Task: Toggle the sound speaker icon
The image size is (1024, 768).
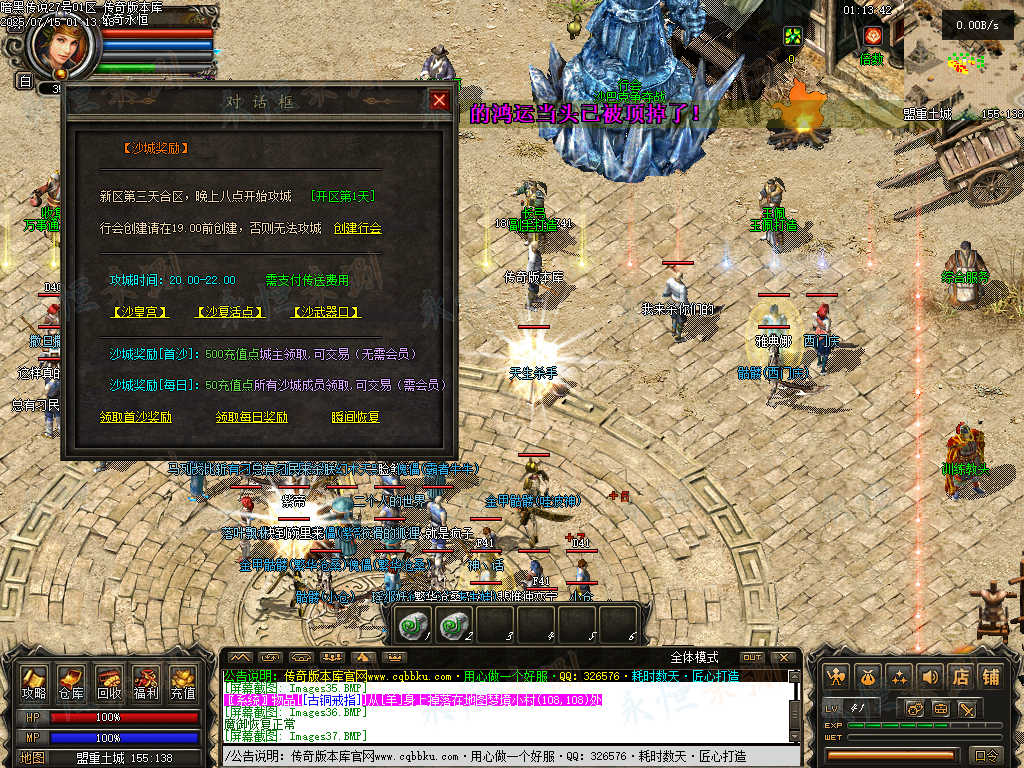Action: coord(929,677)
